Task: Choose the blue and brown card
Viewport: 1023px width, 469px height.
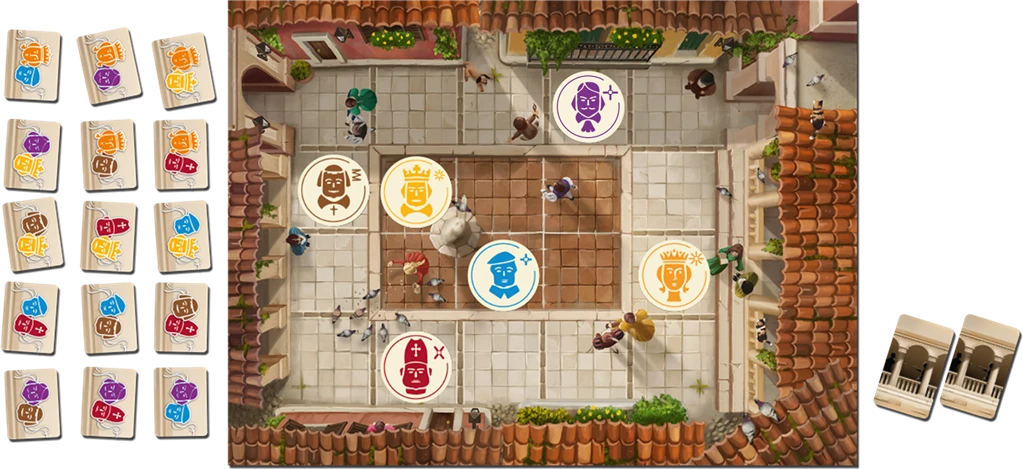Action: [x=108, y=316]
